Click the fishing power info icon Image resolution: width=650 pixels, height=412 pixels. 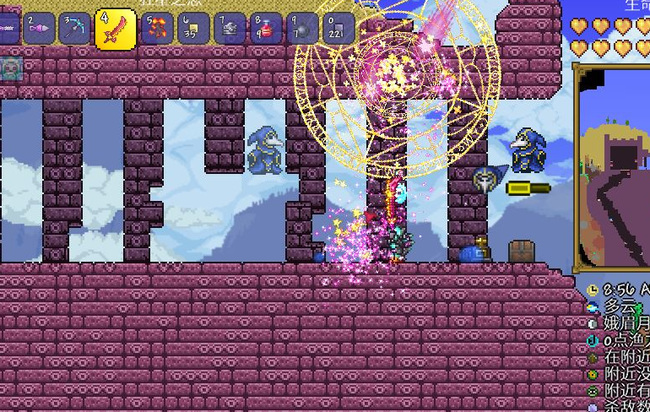coord(594,340)
